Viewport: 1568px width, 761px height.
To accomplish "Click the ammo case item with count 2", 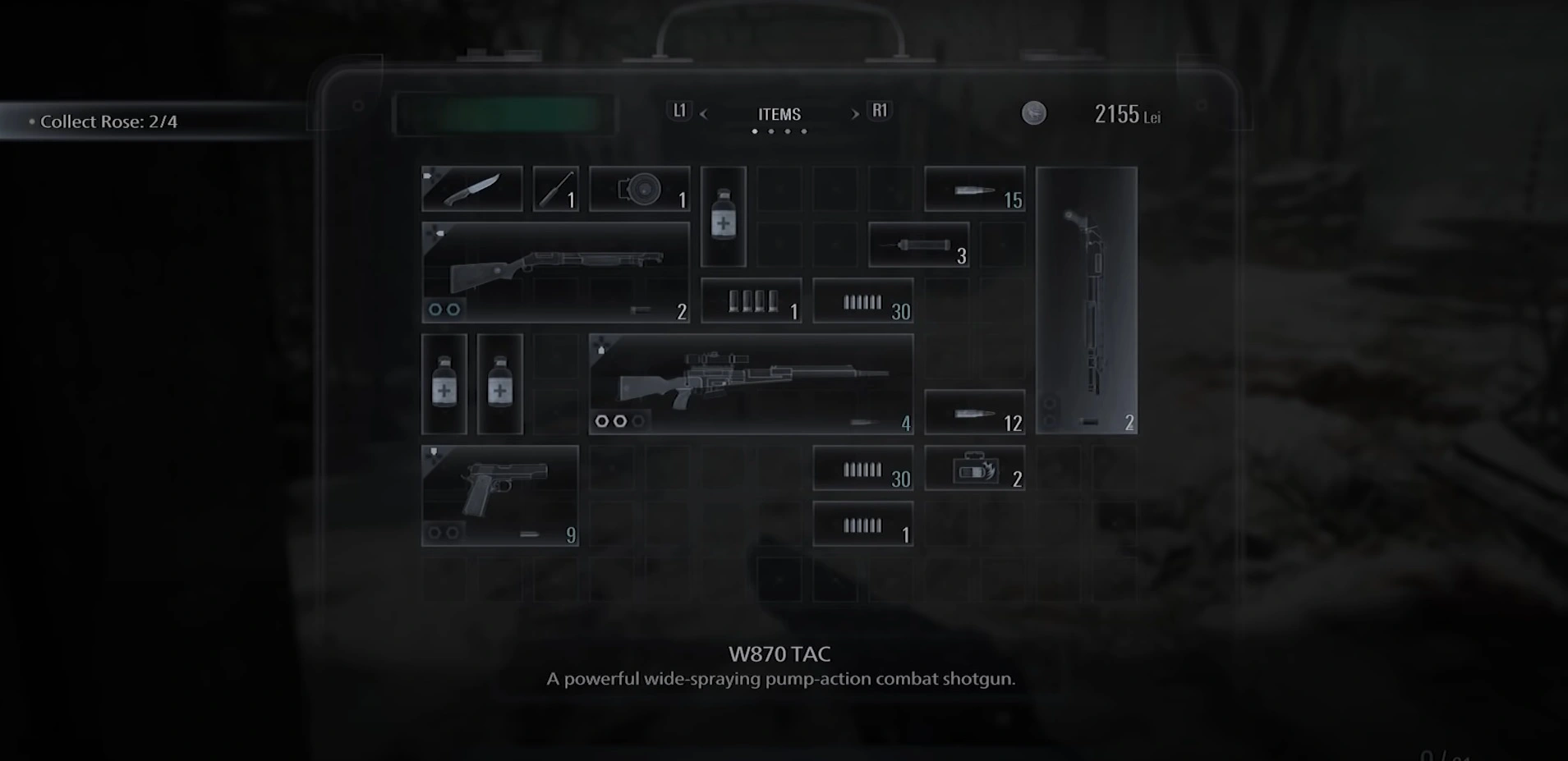I will [974, 469].
